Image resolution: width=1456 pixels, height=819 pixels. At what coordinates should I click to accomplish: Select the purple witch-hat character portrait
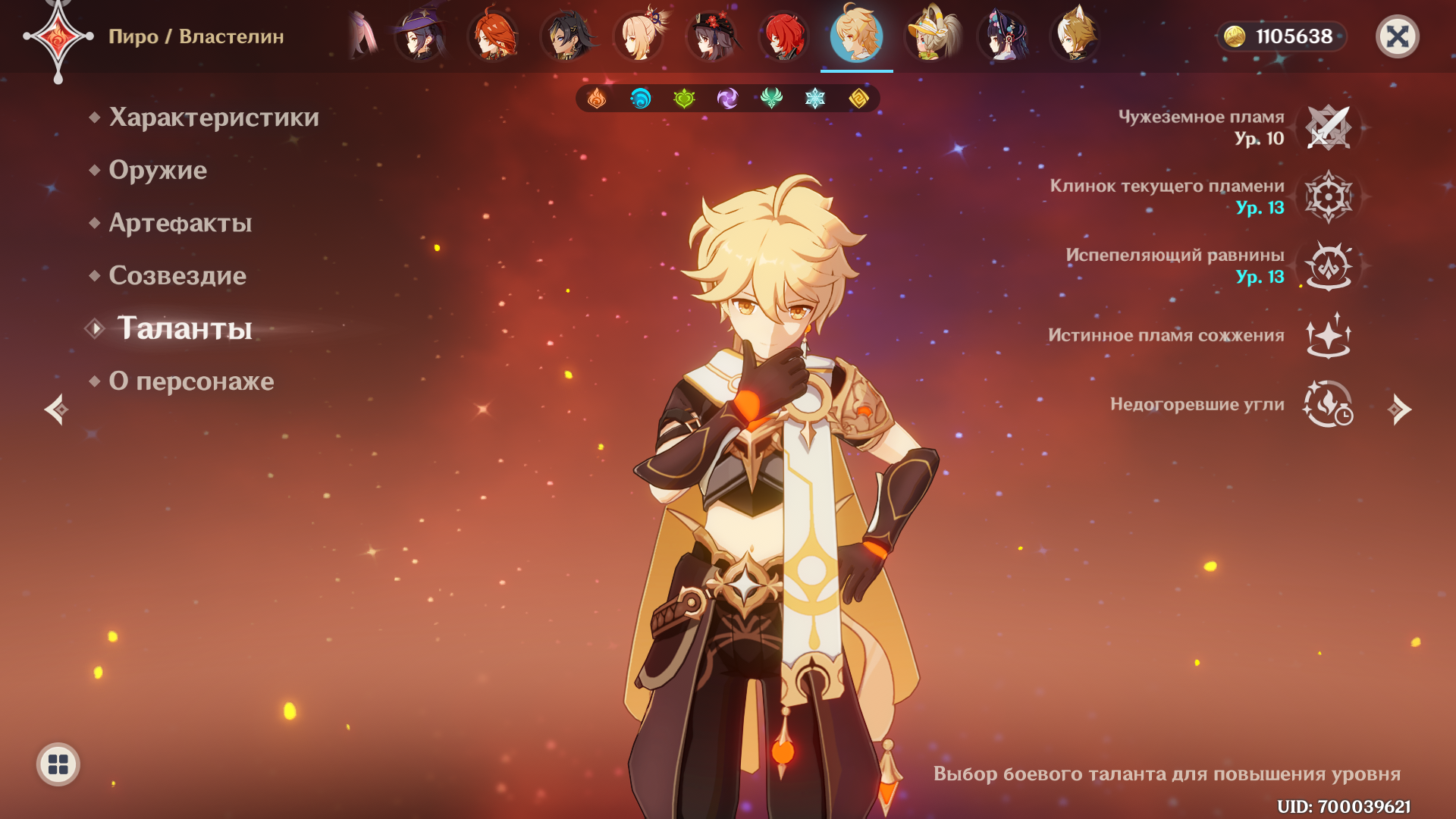coord(420,36)
